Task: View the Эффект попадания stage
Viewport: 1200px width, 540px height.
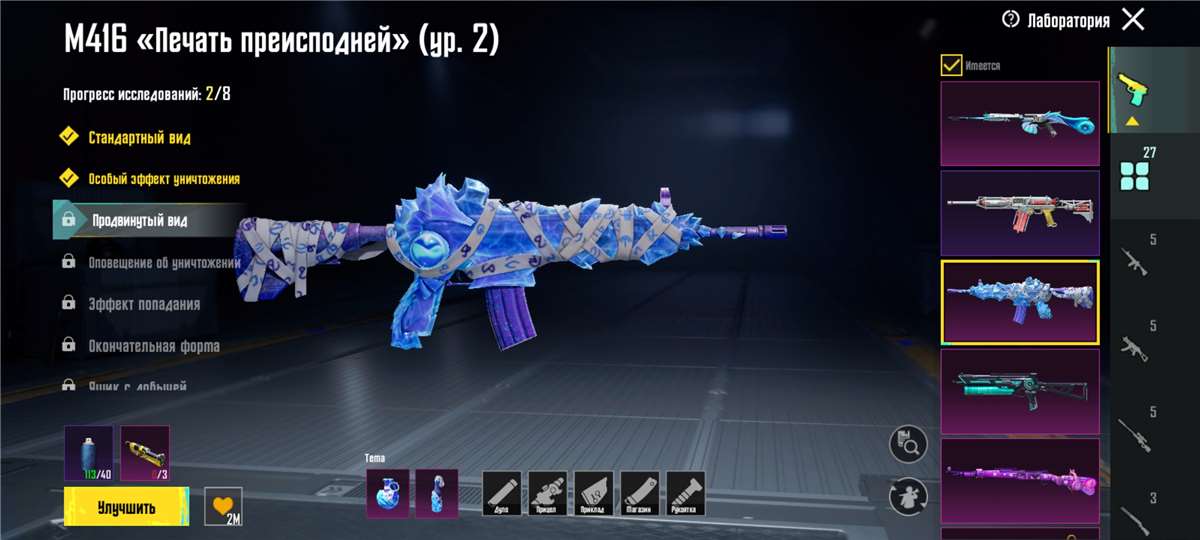Action: (143, 304)
